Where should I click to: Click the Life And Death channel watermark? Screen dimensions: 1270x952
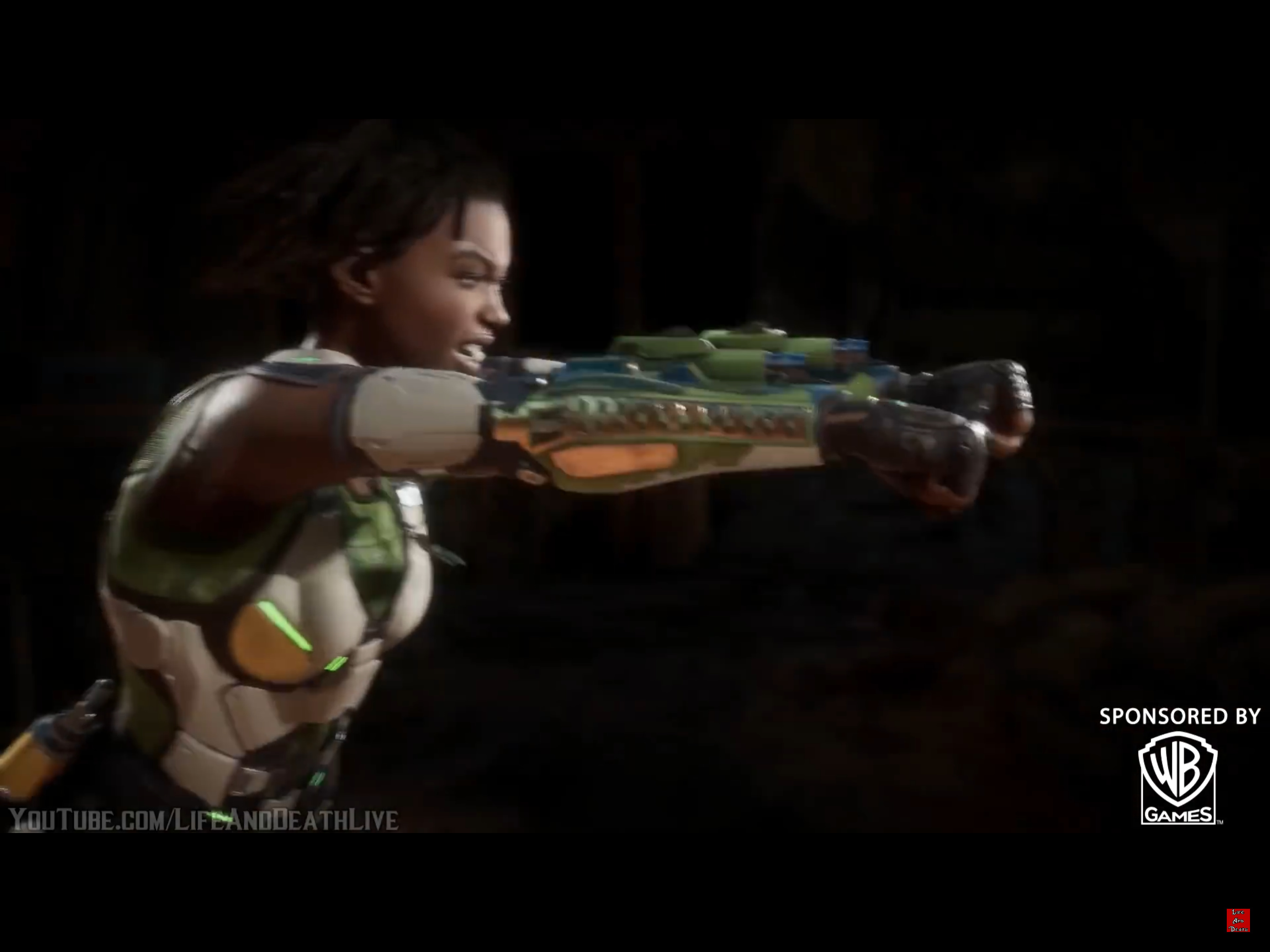[1238, 920]
